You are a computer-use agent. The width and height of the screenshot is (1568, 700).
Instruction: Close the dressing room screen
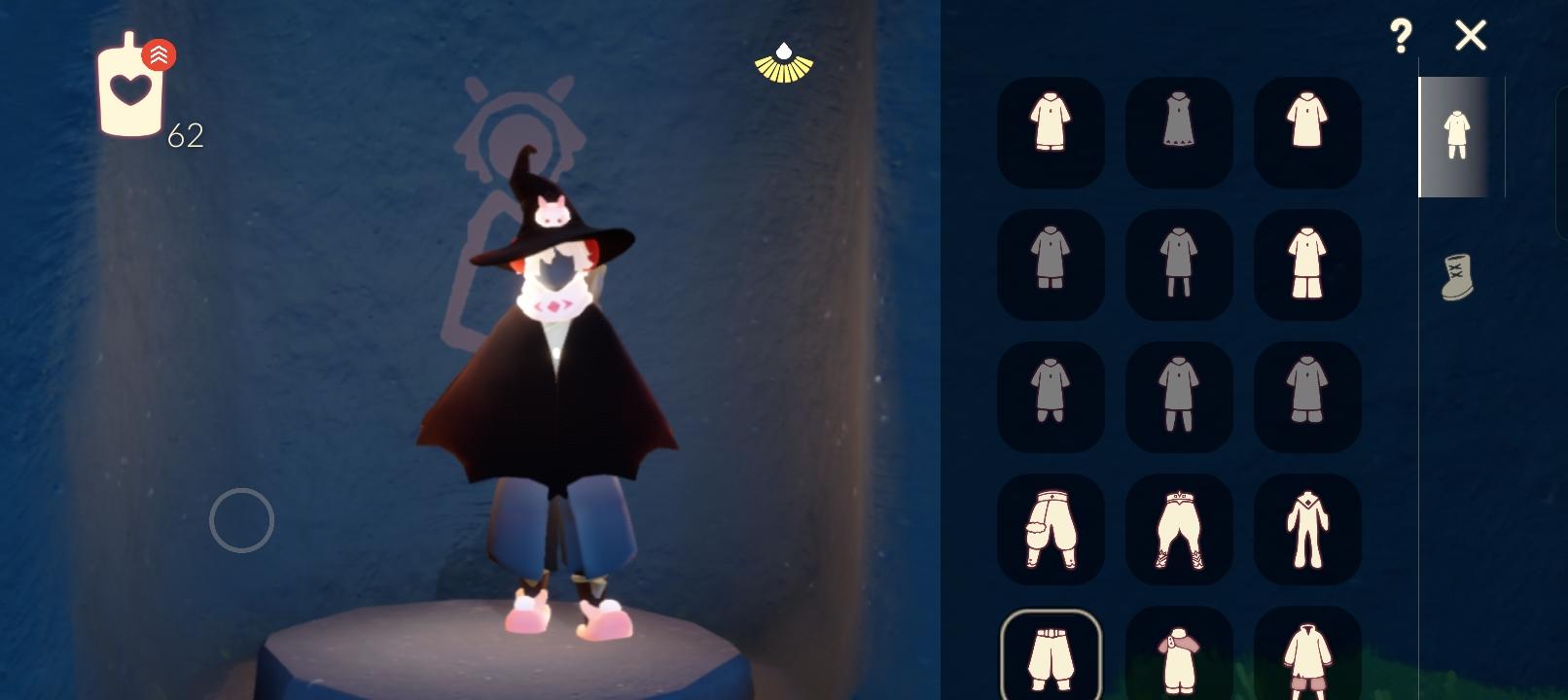1470,36
